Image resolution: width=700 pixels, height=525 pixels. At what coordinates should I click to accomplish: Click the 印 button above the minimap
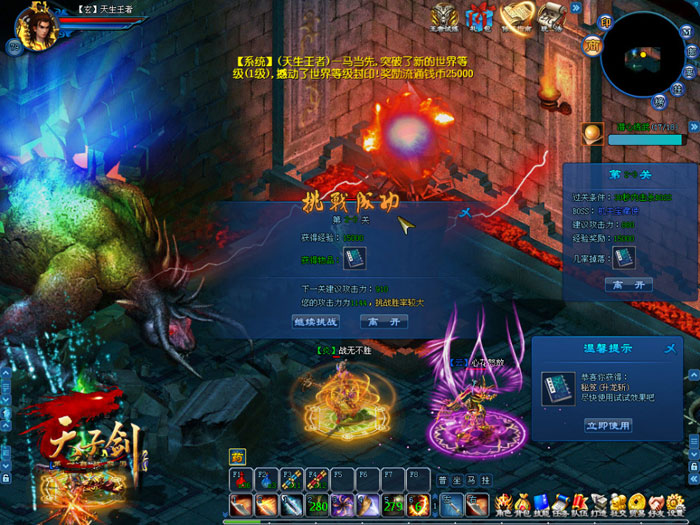point(604,22)
